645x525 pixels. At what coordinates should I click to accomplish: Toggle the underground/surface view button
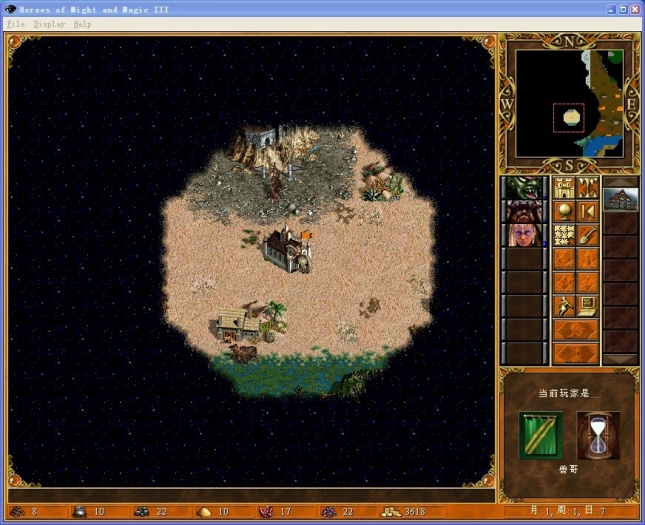(588, 187)
